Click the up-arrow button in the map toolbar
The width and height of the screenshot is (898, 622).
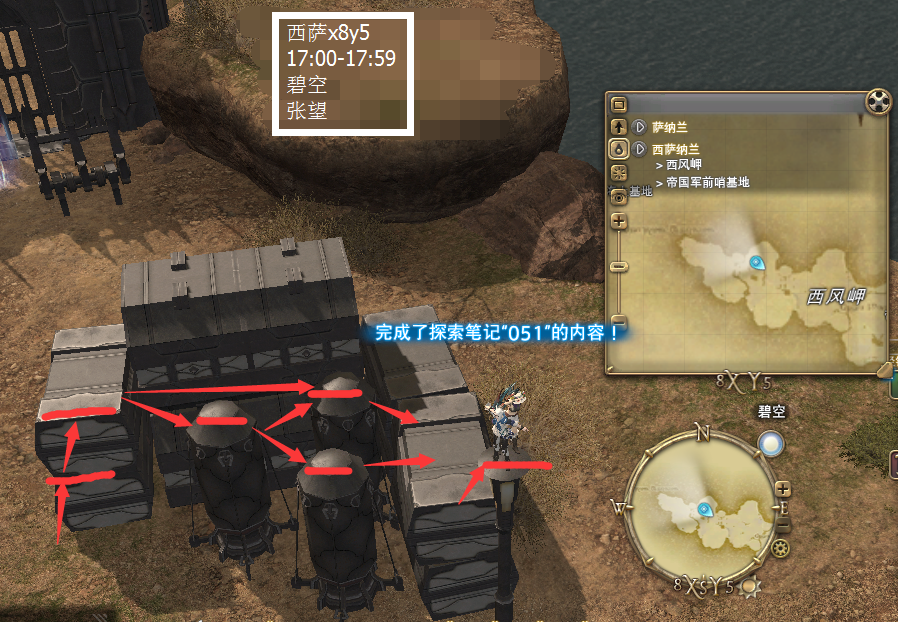click(x=618, y=127)
